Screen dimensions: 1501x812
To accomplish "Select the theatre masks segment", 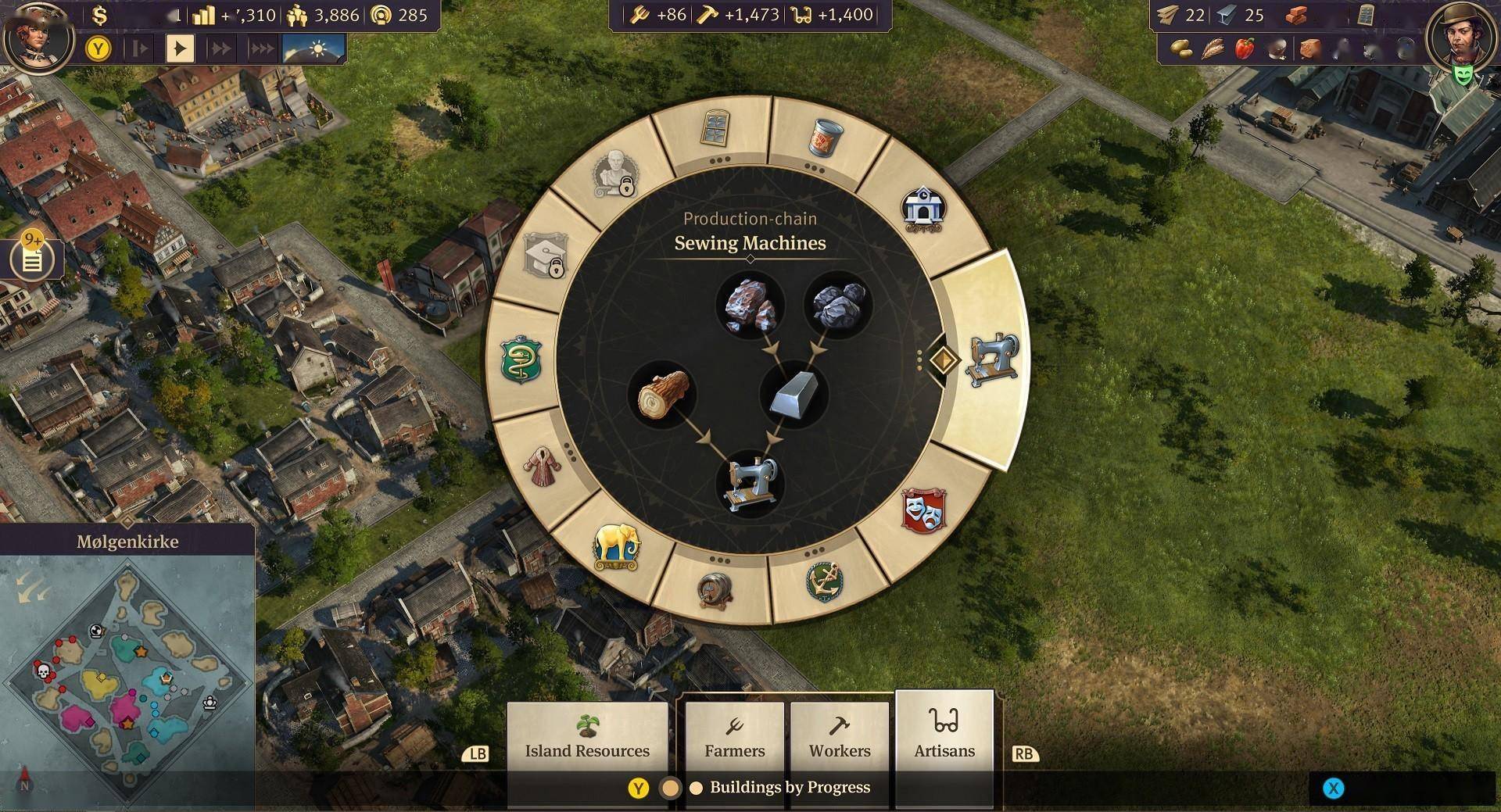I will [923, 510].
